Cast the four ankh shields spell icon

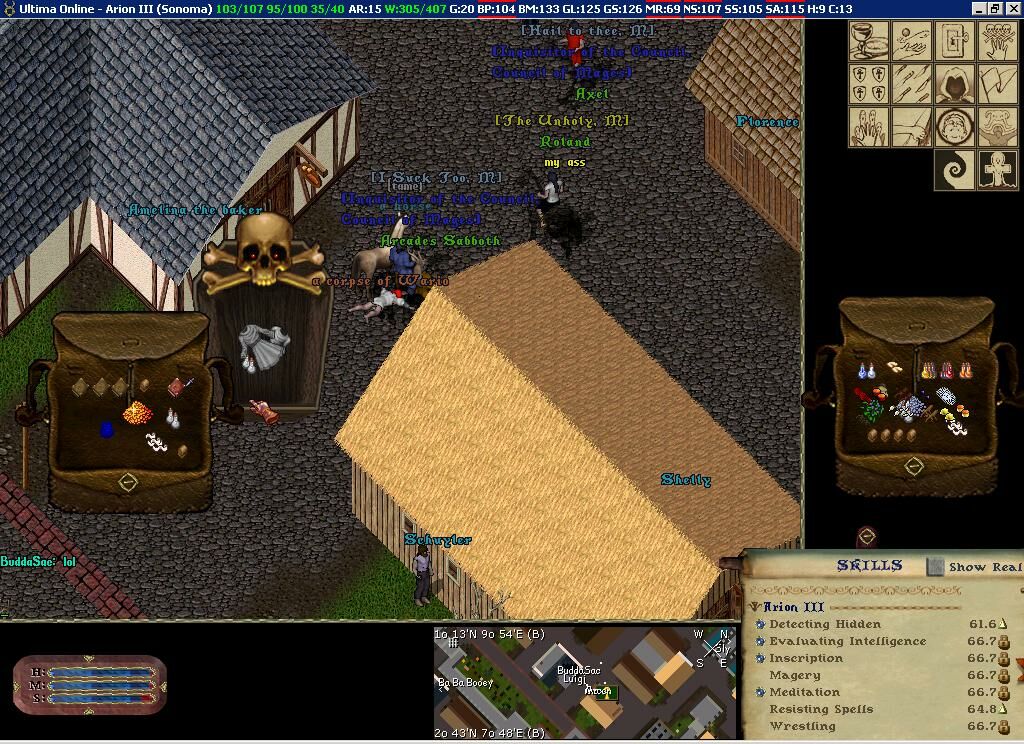[x=869, y=84]
